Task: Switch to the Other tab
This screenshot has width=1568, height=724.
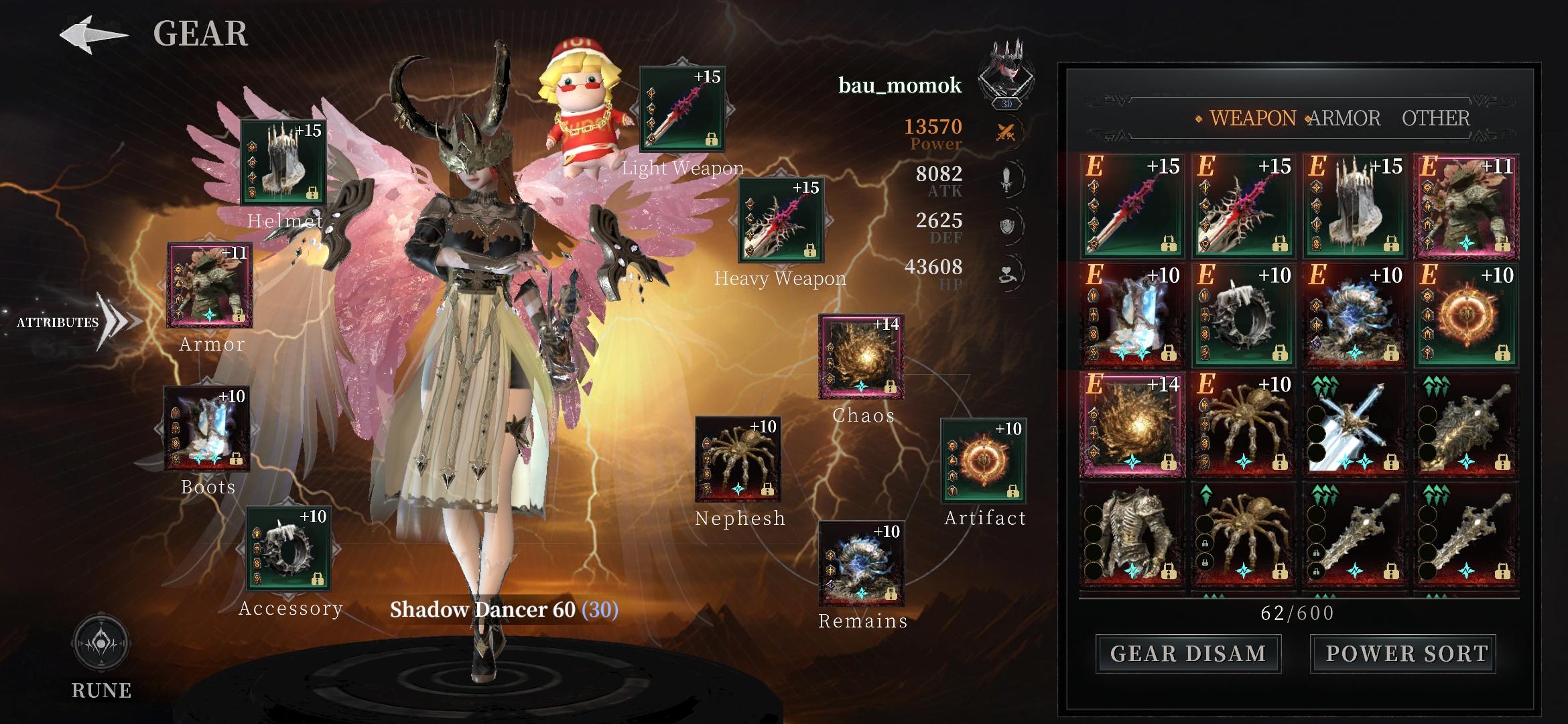Action: click(1435, 119)
